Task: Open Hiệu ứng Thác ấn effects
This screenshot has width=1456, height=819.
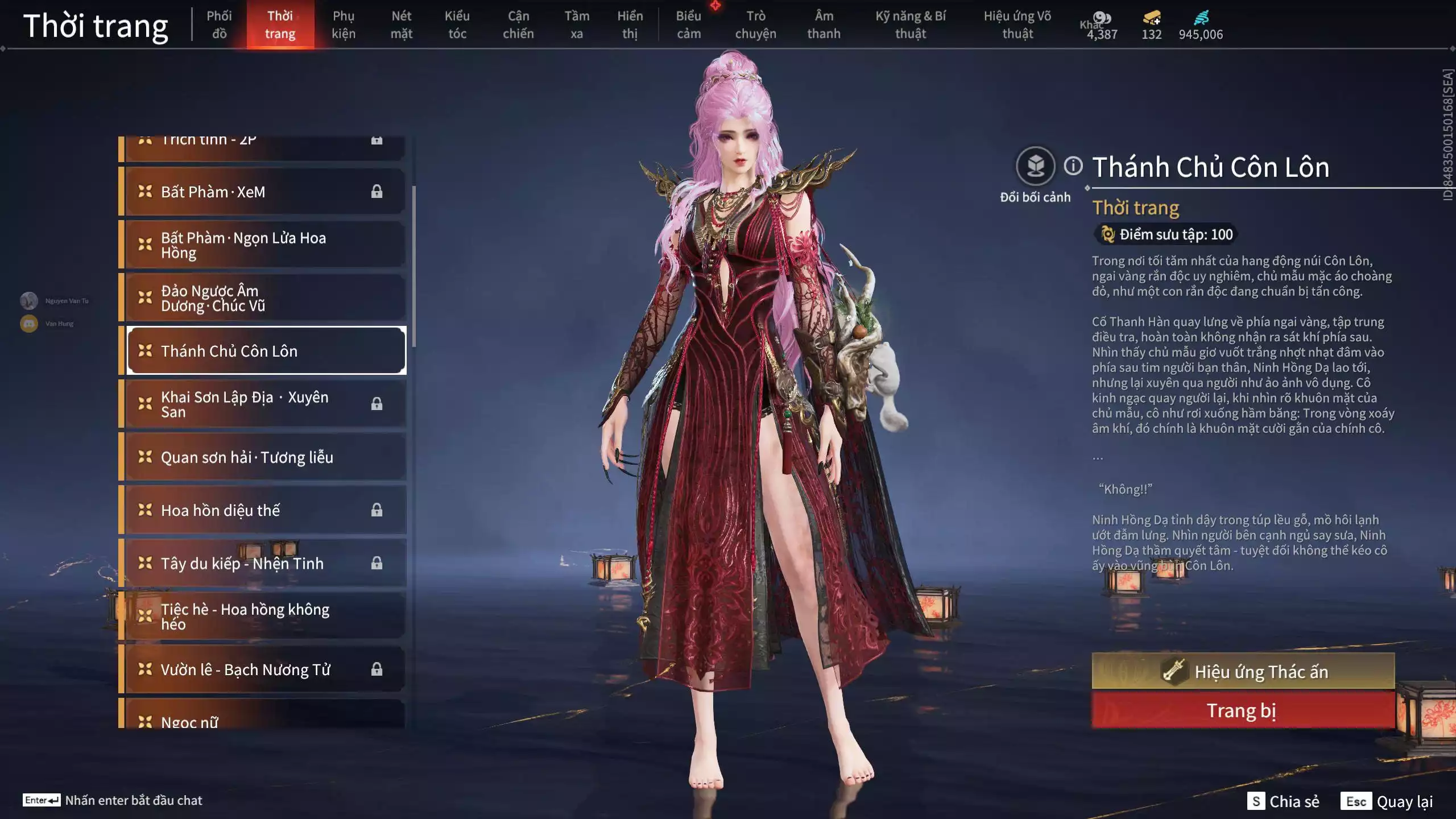Action: tap(1243, 672)
